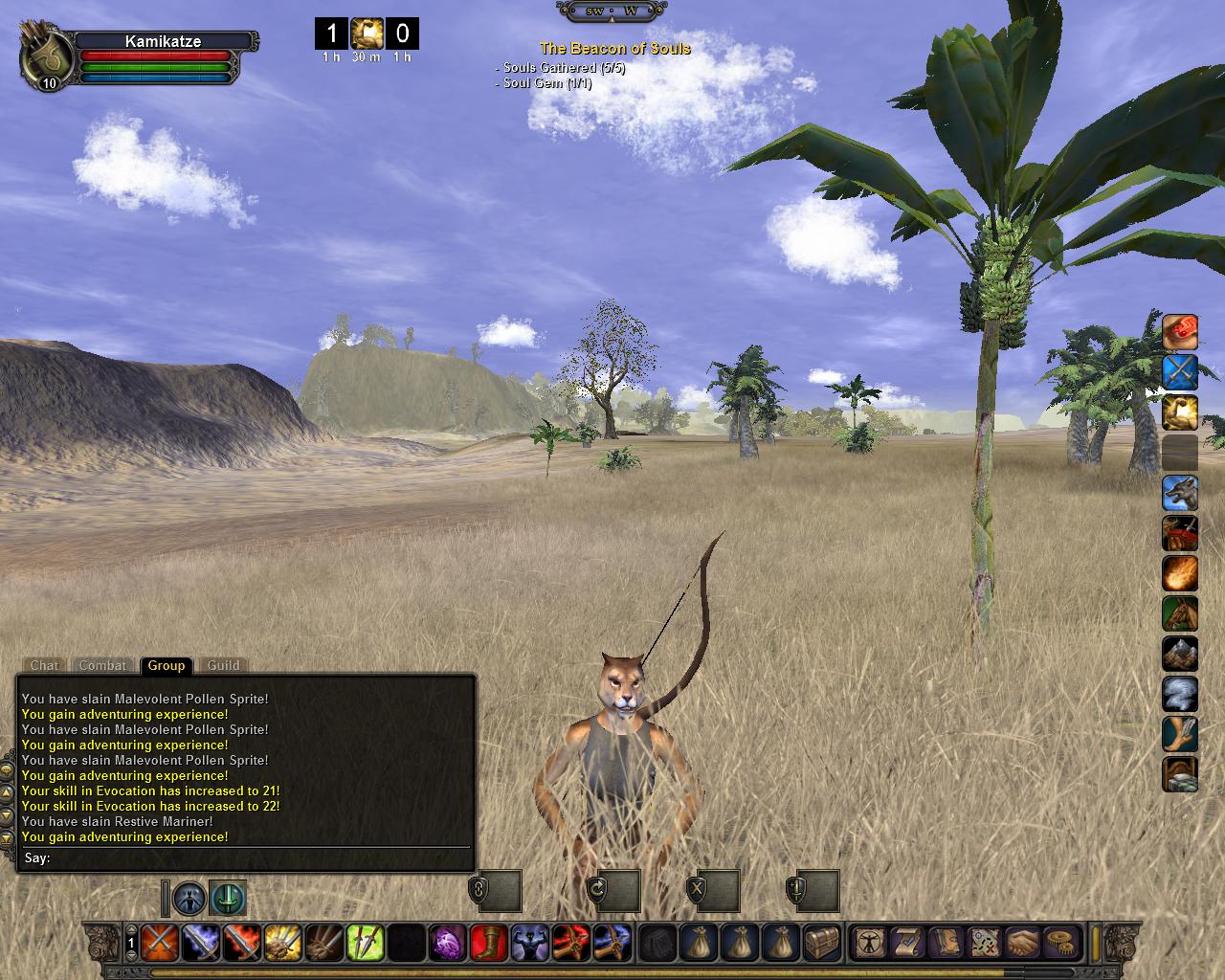
Task: Switch to the Guild tab
Action: pyautogui.click(x=224, y=665)
